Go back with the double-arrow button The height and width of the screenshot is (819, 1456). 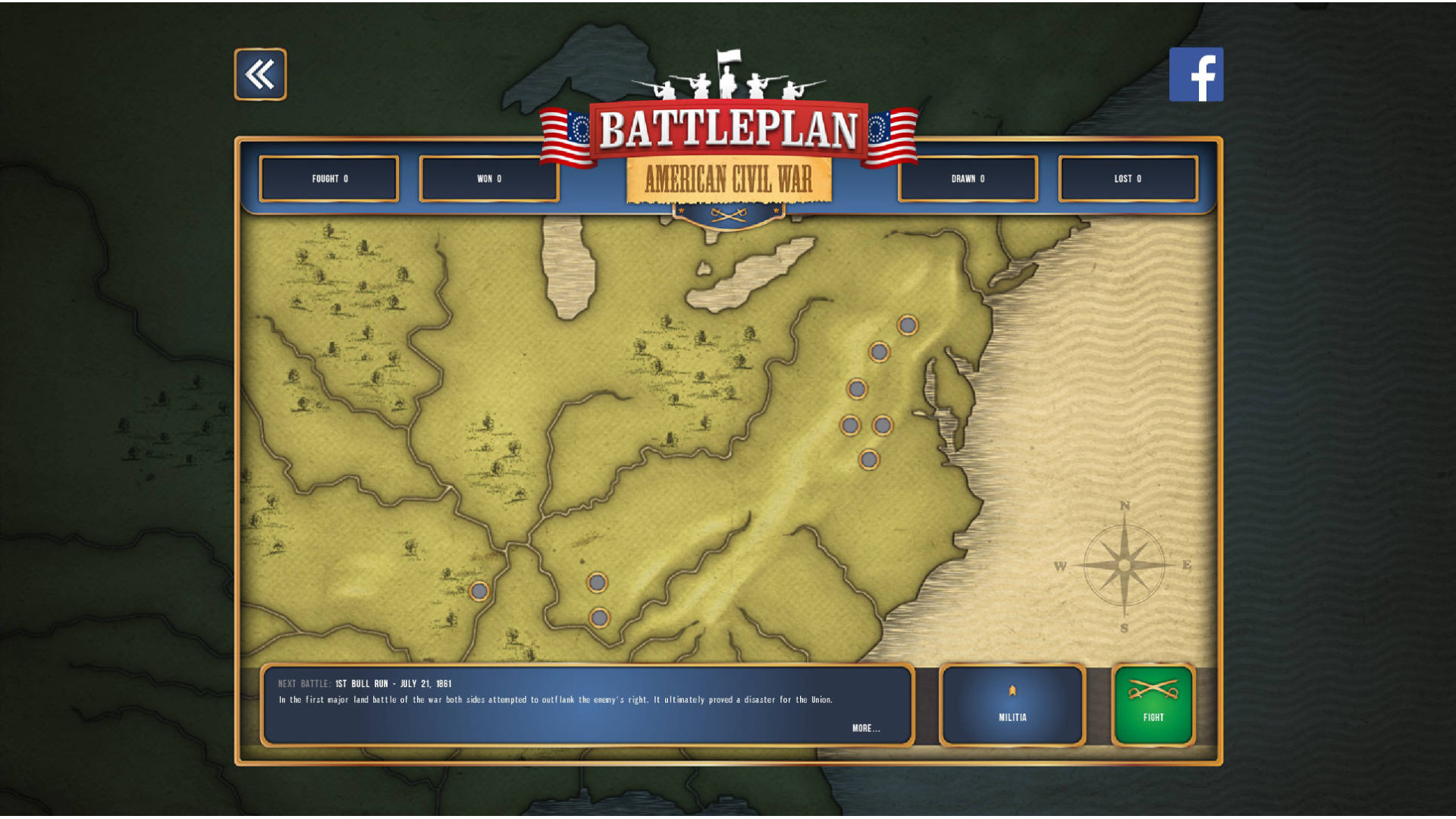(260, 74)
